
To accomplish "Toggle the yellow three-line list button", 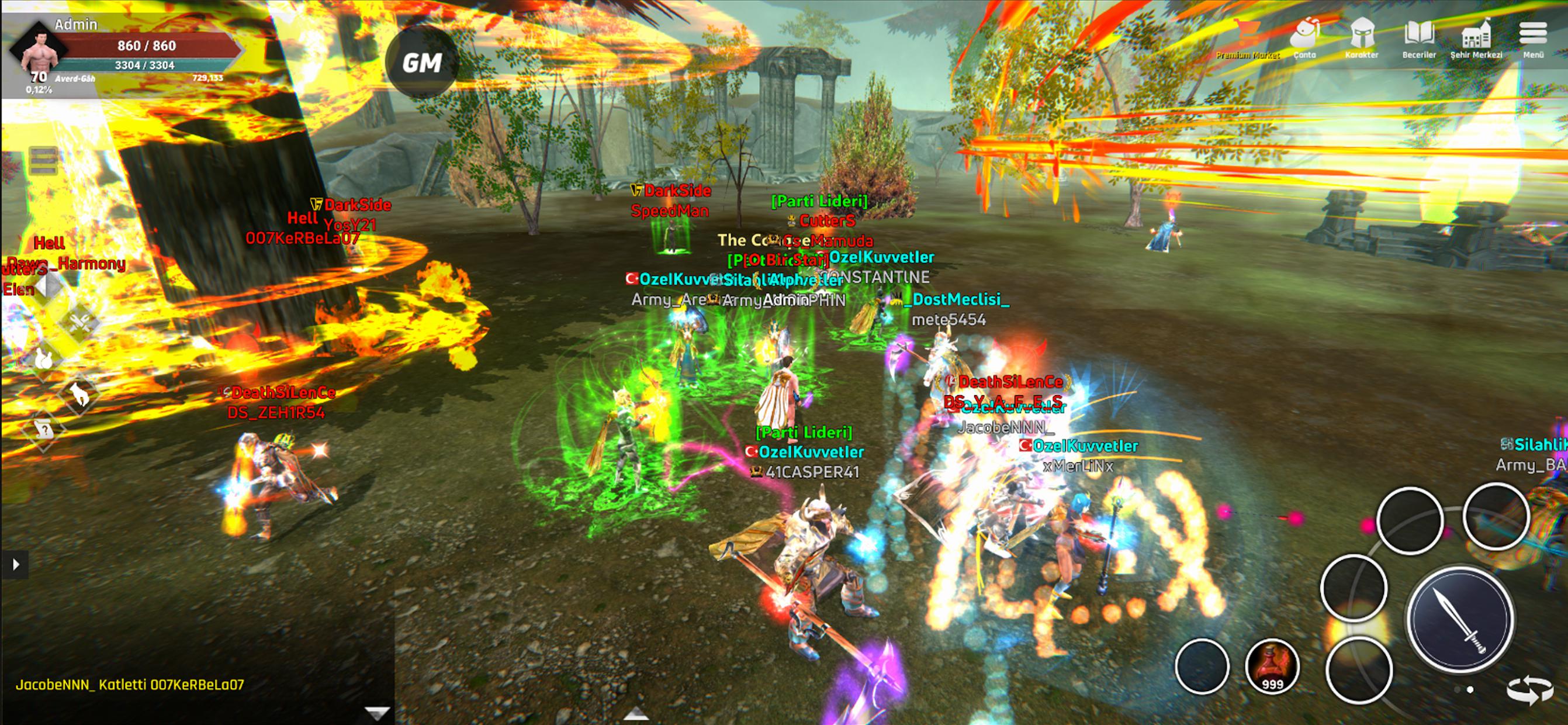I will coord(43,161).
